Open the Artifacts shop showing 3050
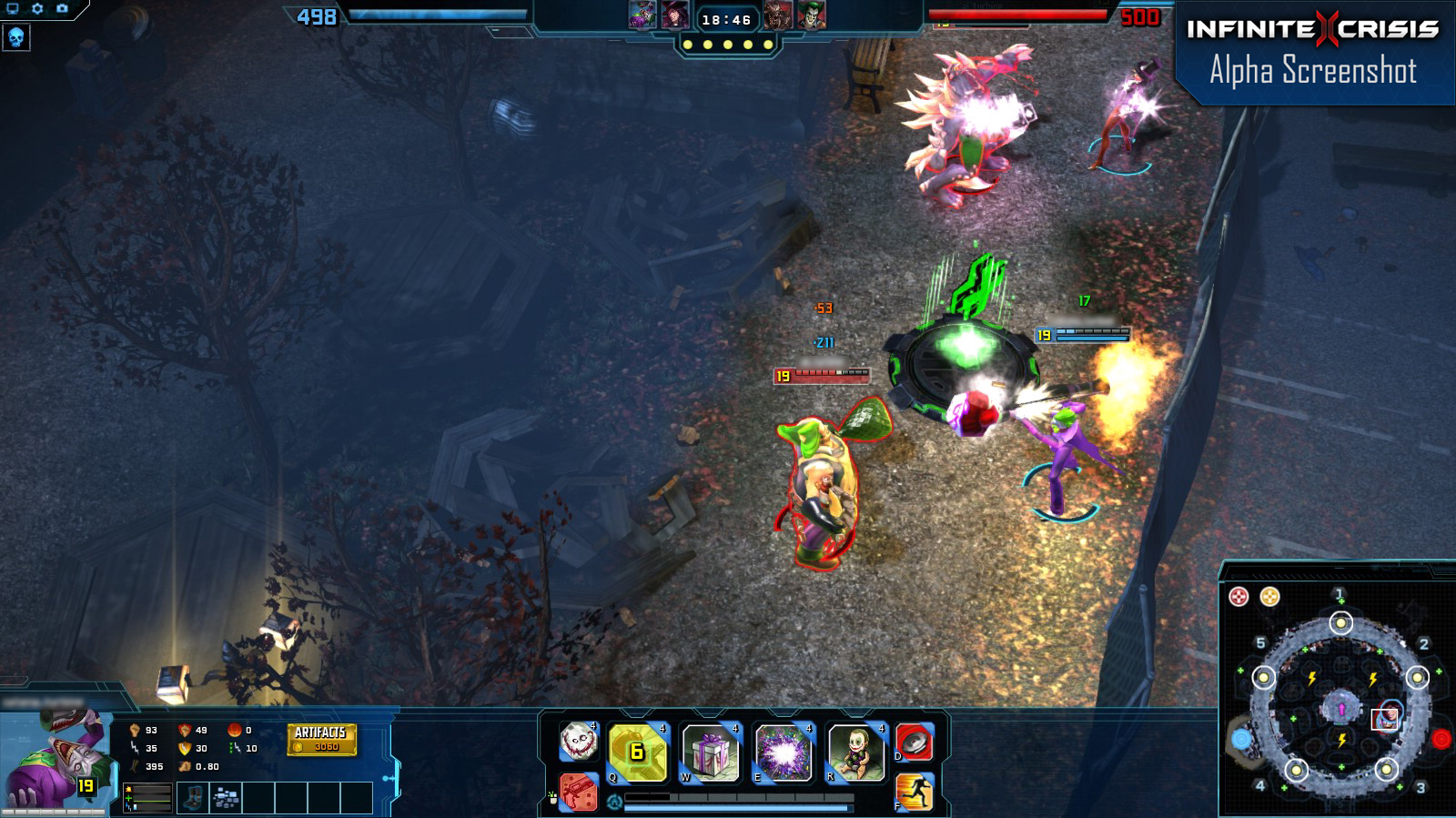 [x=319, y=739]
